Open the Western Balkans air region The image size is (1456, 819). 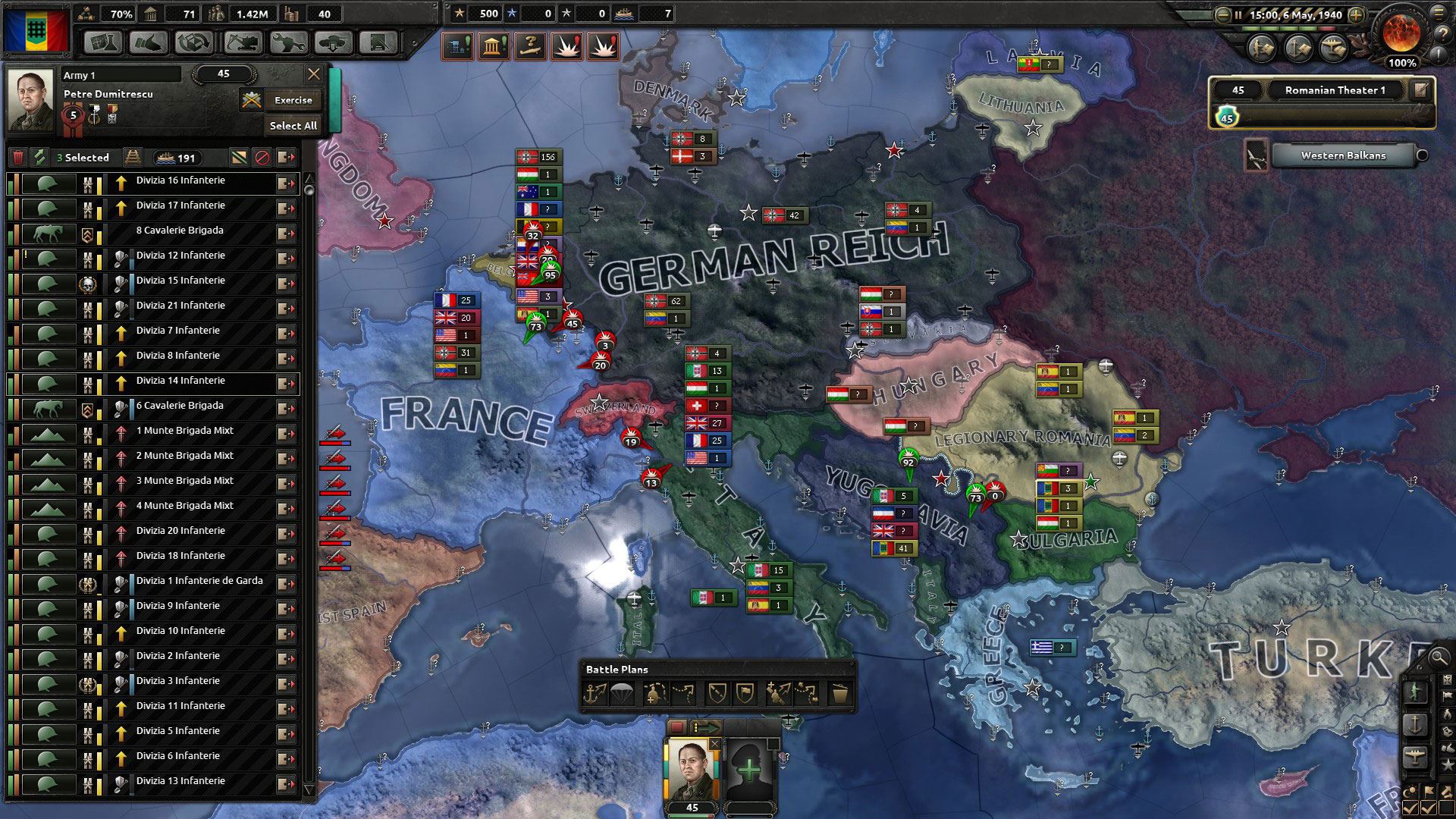coord(1342,155)
